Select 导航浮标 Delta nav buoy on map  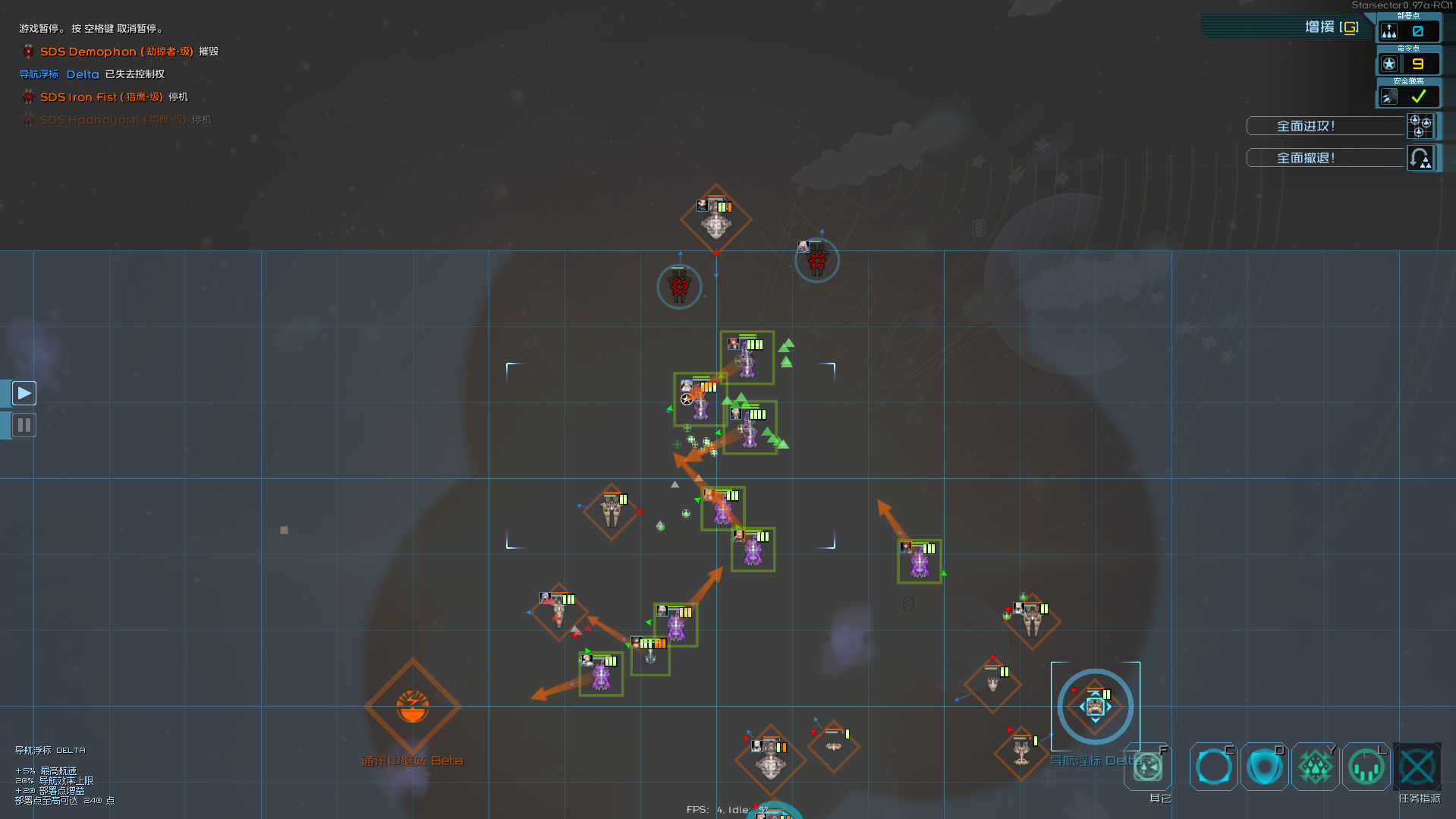pos(1096,706)
